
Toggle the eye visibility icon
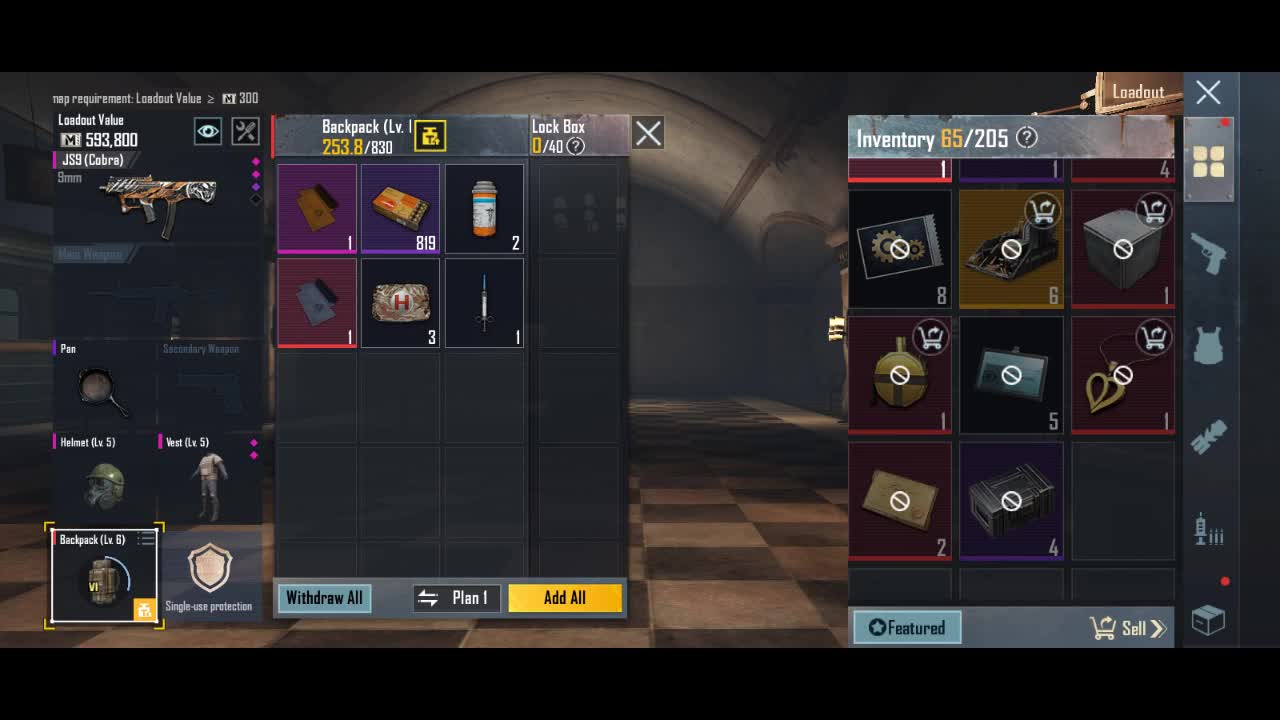[208, 131]
